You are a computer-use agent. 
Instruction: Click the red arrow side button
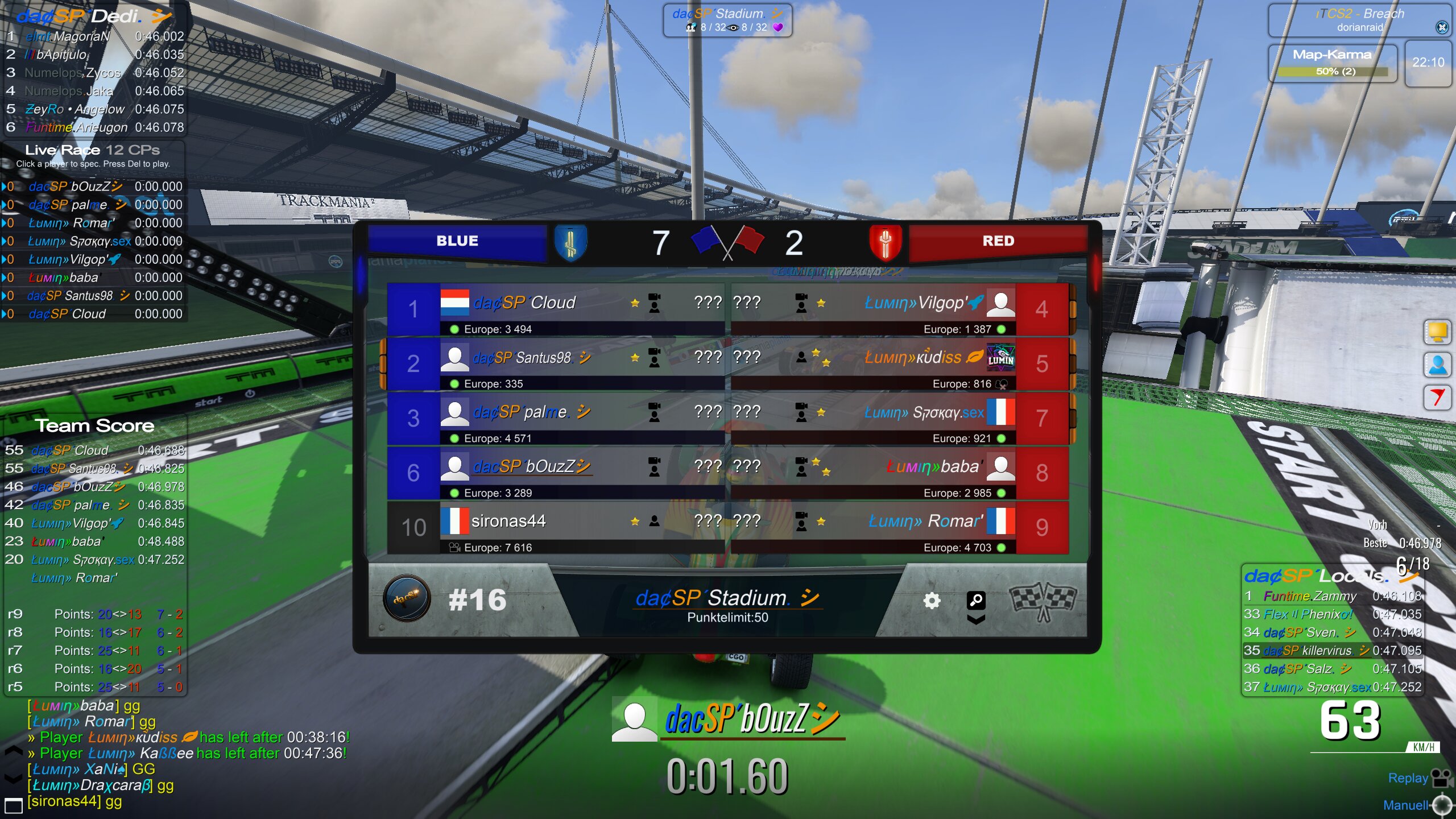coord(1437,397)
